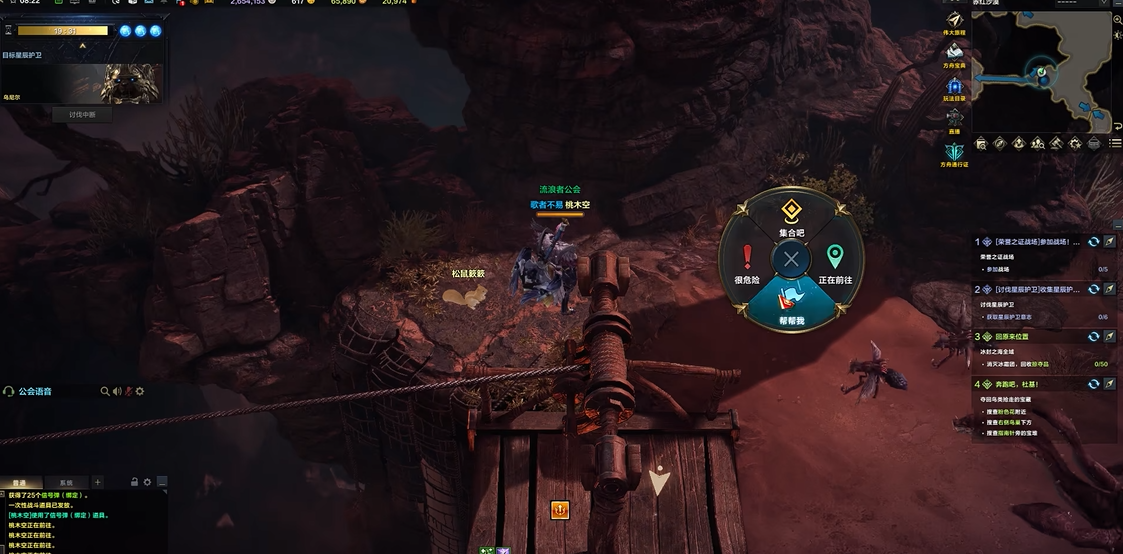Screen dimensions: 1123x554
Task: Open the 玩法目录 icon
Action: [954, 89]
